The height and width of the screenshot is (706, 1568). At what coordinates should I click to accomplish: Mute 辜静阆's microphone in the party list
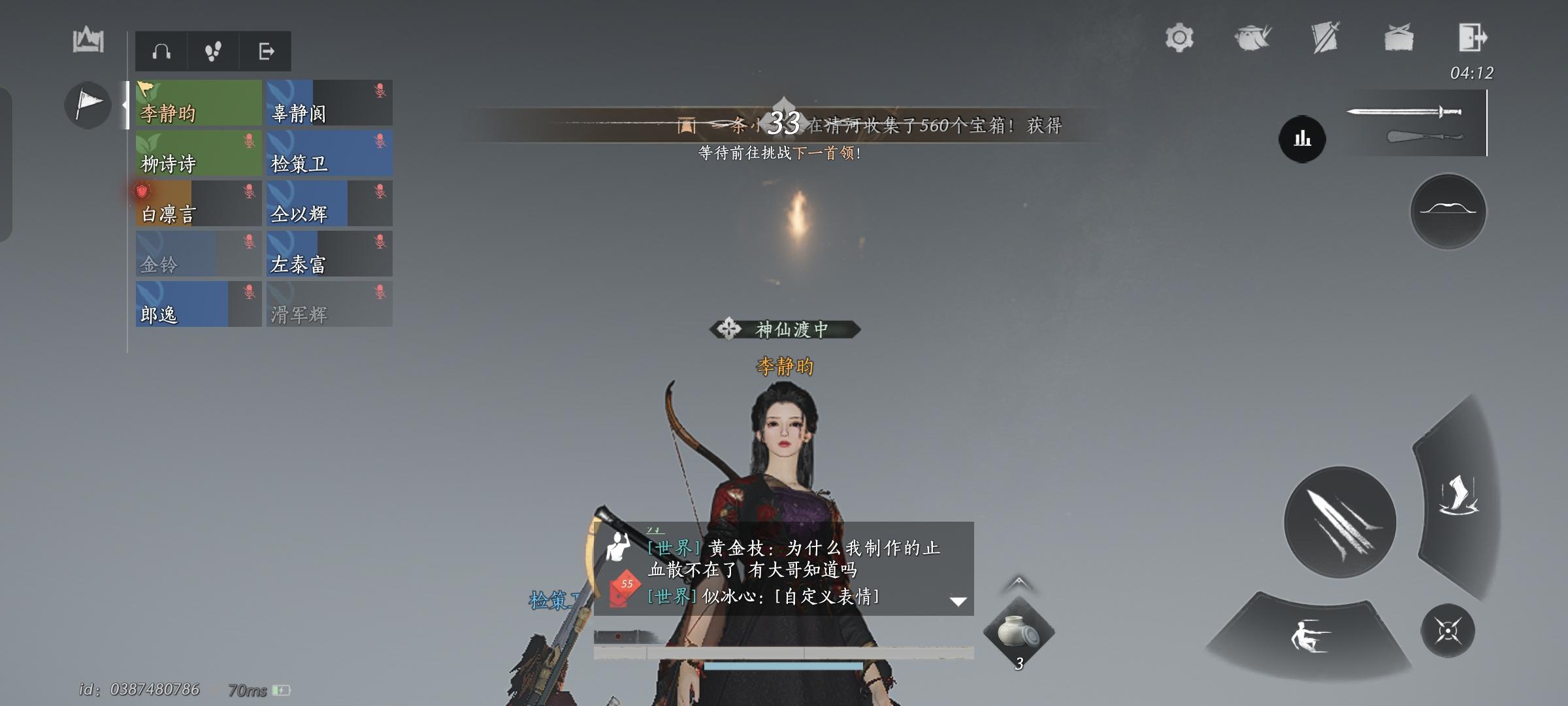coord(379,90)
